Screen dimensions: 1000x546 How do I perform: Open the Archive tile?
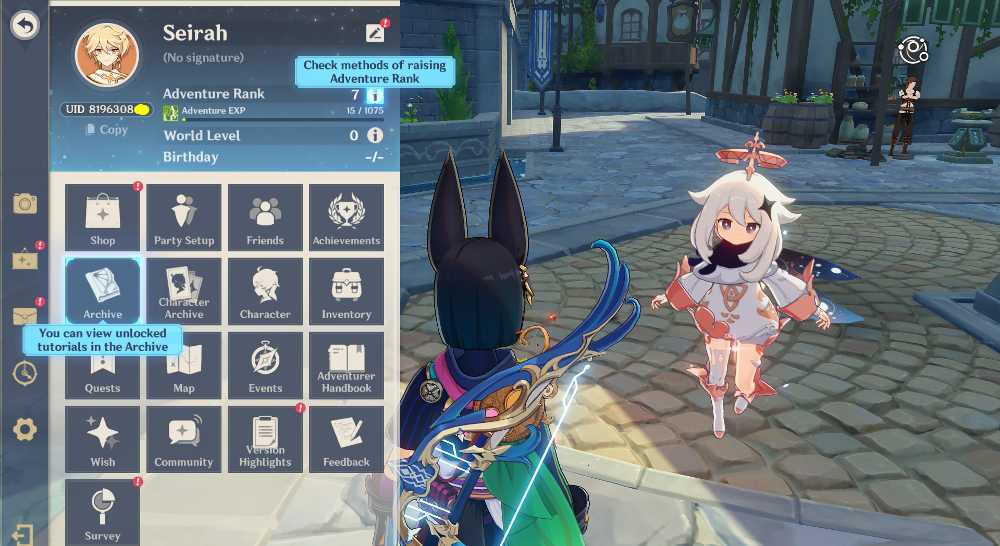click(103, 291)
